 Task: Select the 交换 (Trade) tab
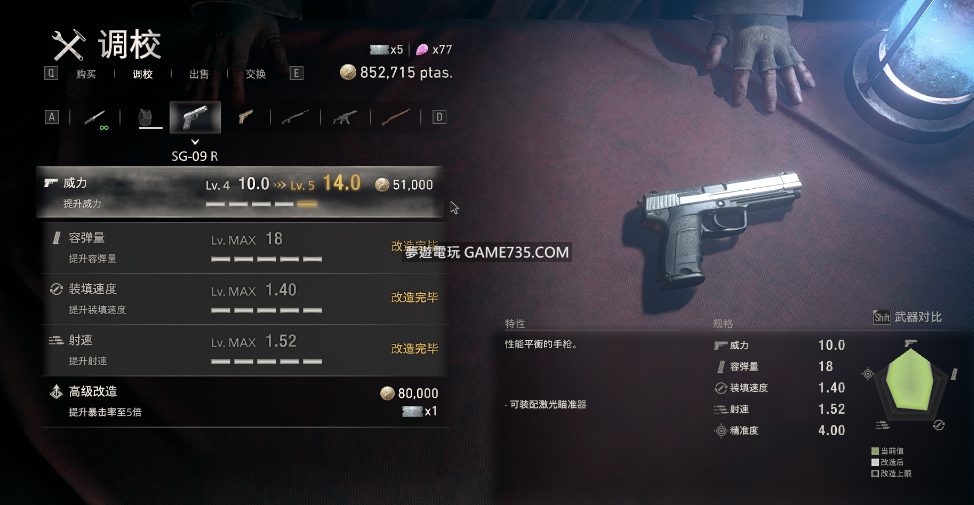[255, 73]
